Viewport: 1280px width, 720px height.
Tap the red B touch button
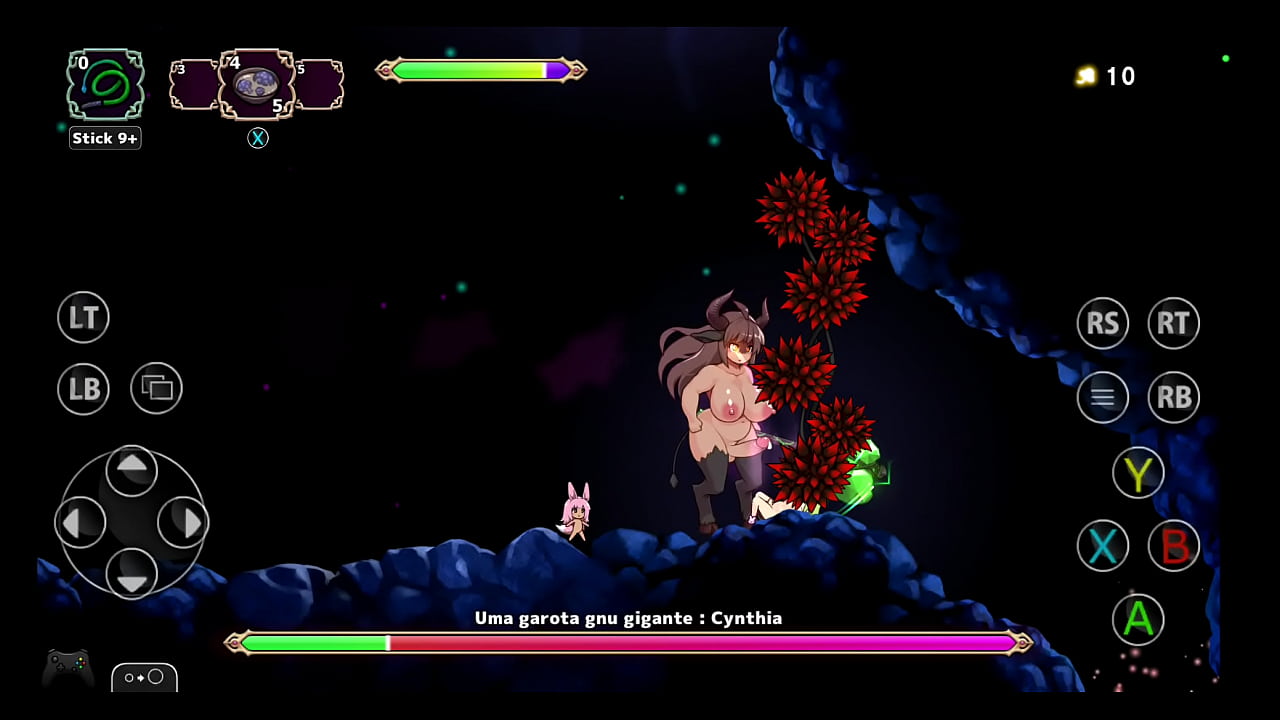point(1173,546)
